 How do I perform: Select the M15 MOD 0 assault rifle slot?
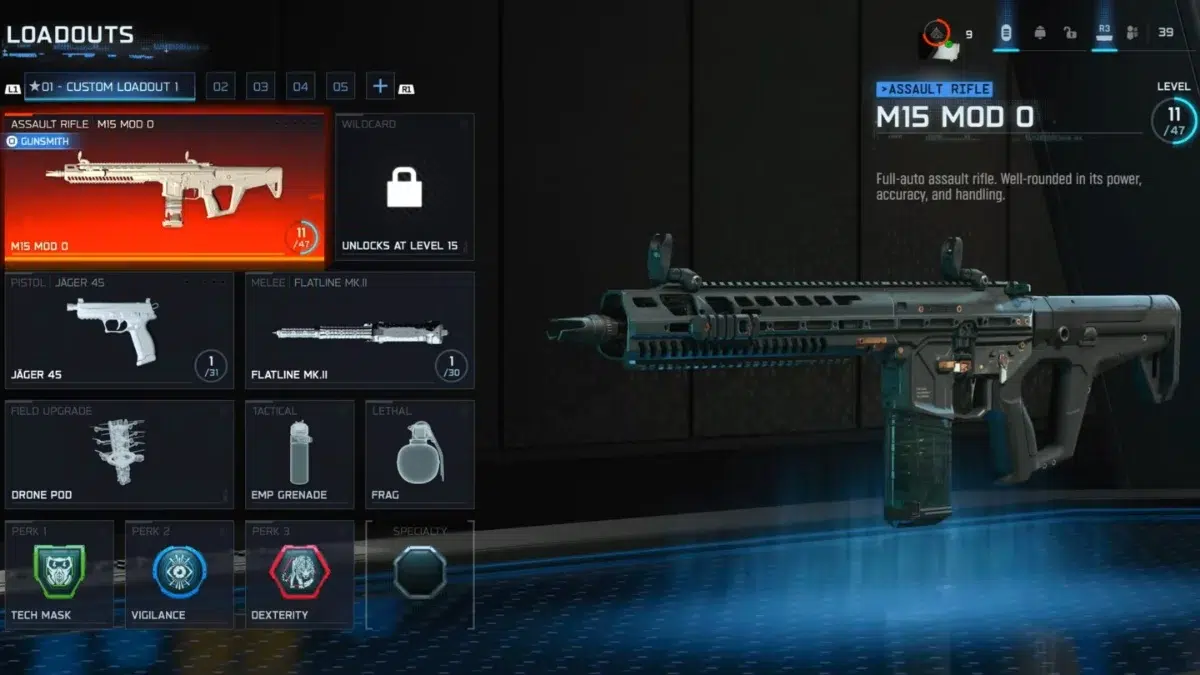pyautogui.click(x=167, y=190)
